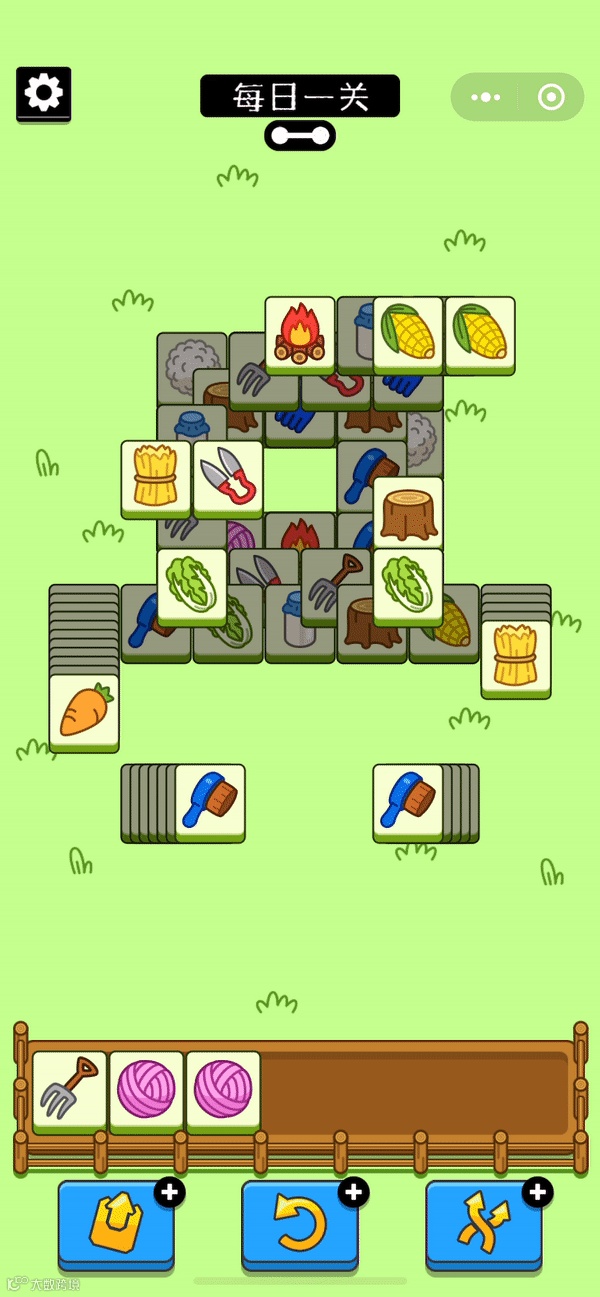This screenshot has height=1297, width=600.
Task: Use the shuffle power-up button
Action: pyautogui.click(x=484, y=1224)
